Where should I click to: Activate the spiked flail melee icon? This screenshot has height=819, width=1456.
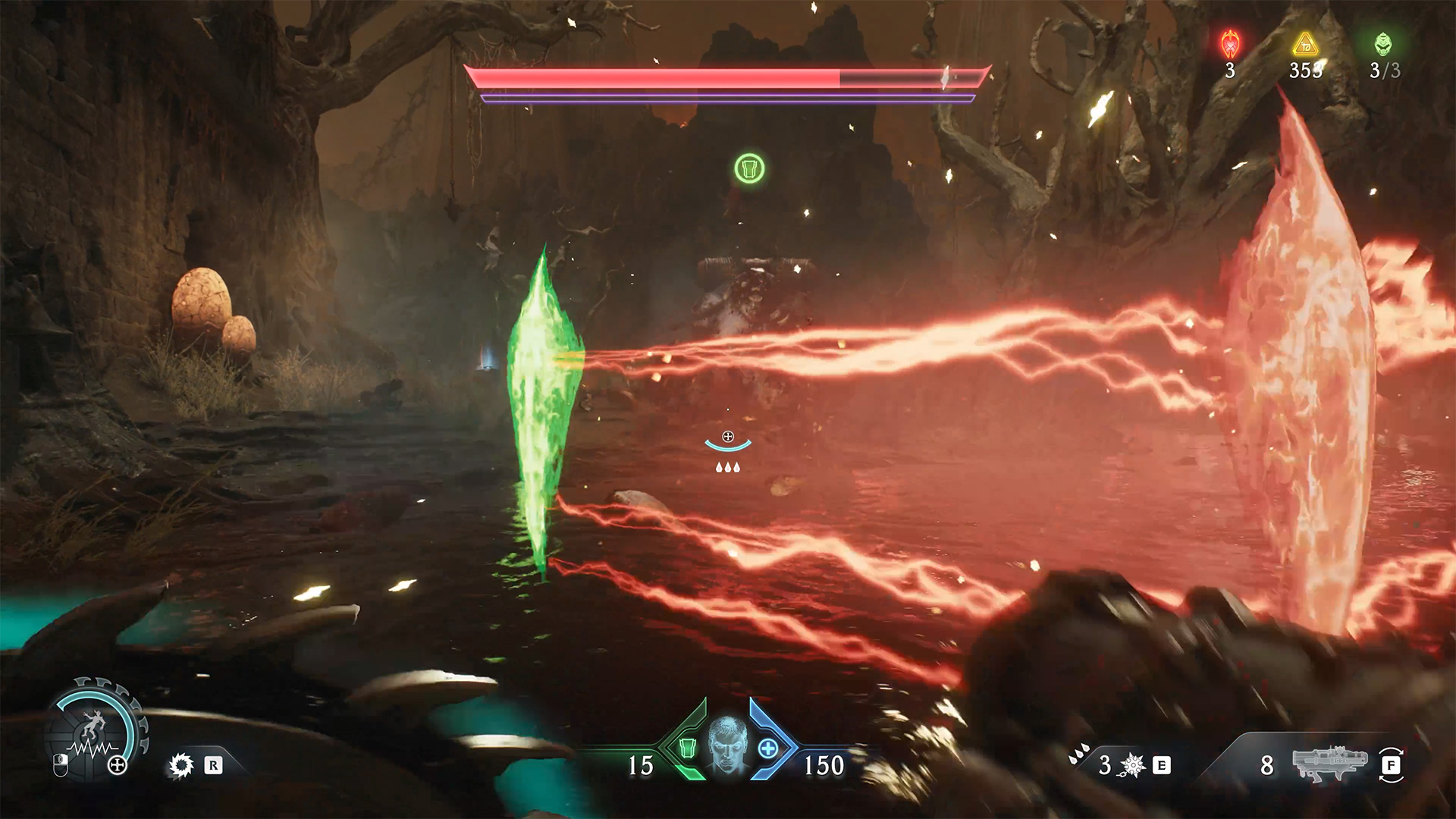tap(1132, 765)
